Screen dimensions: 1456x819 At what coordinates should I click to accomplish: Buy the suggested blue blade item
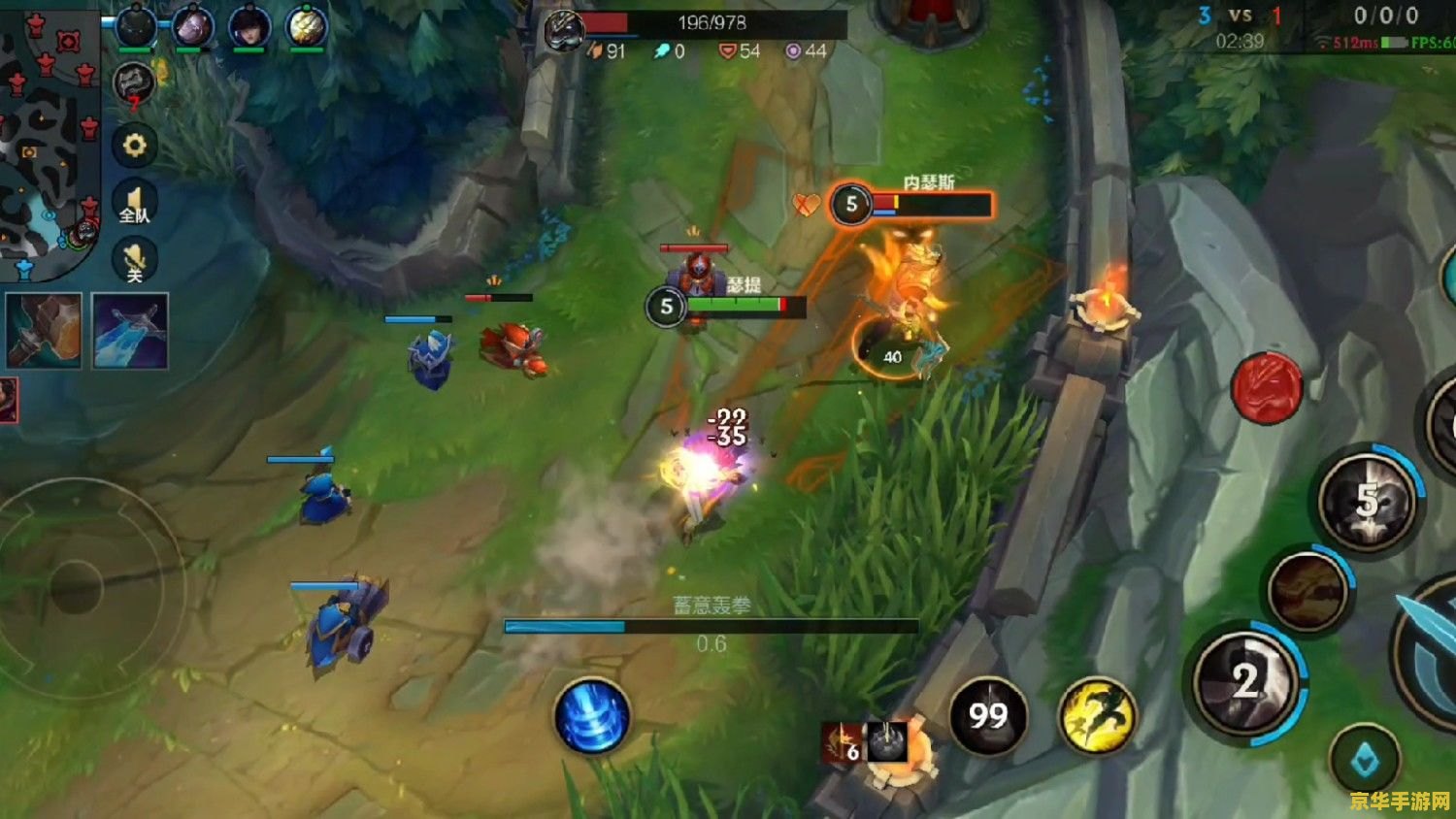click(x=130, y=331)
